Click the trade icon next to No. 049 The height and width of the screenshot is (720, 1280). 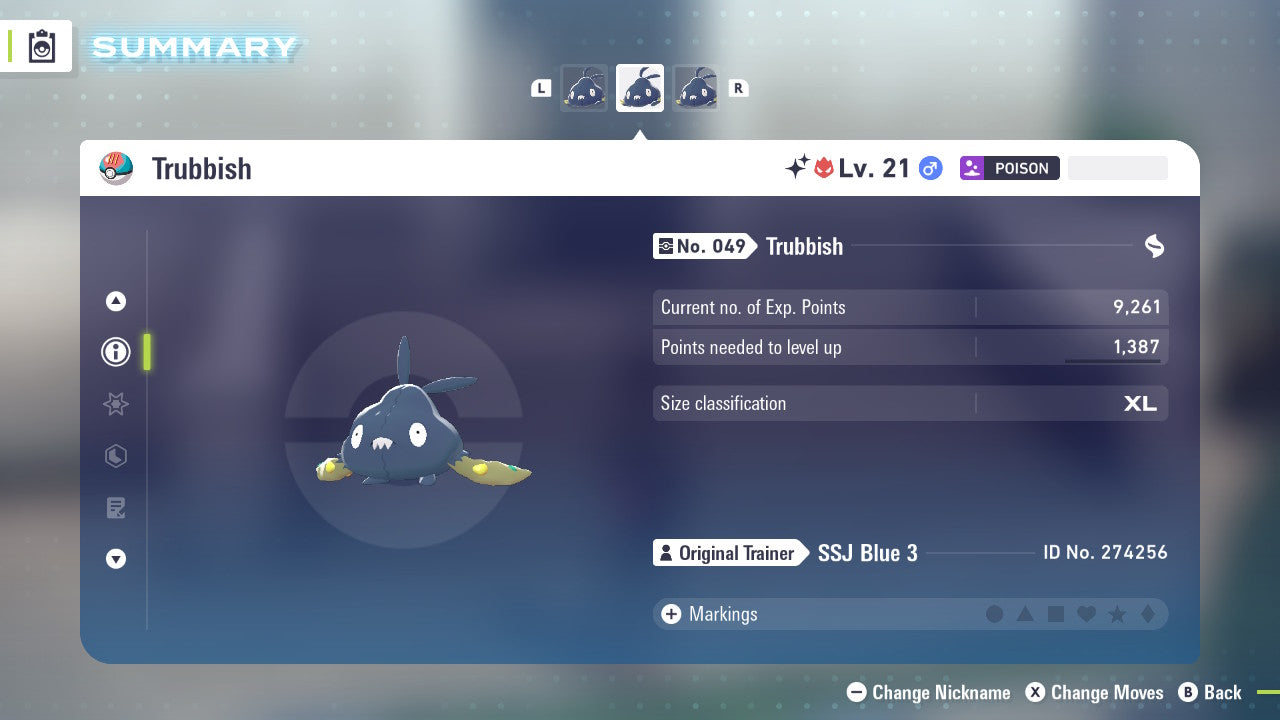coord(1154,246)
